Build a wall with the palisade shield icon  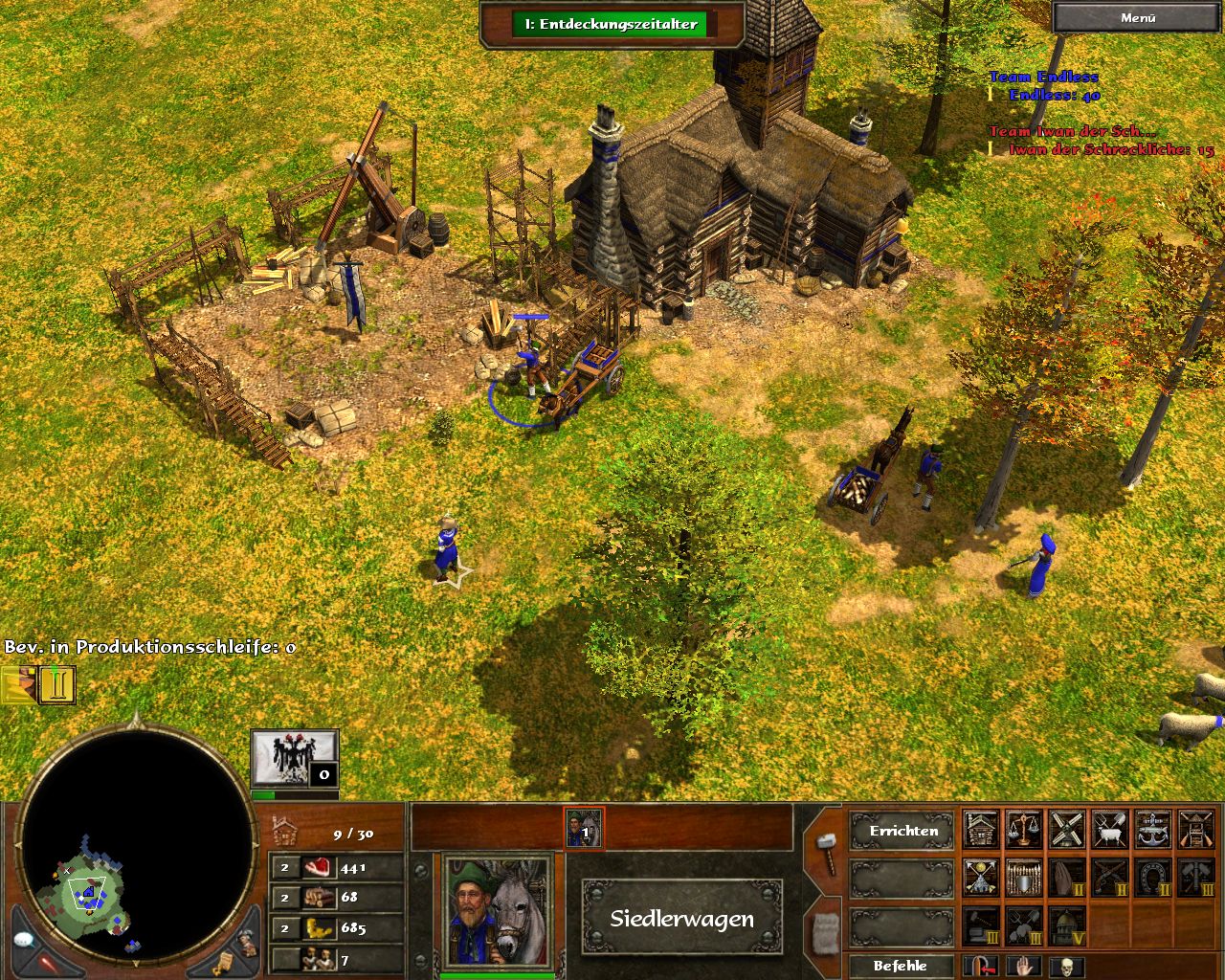point(1024,877)
